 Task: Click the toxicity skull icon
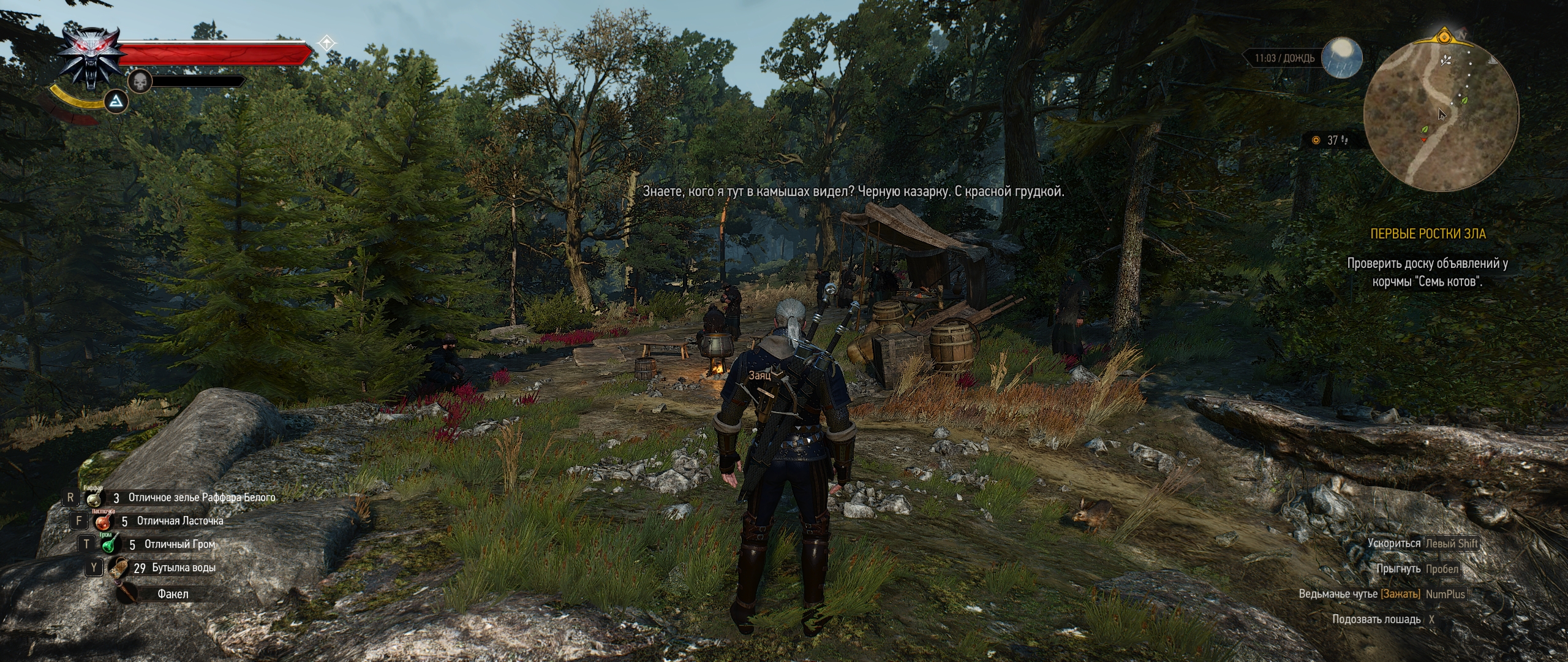140,82
